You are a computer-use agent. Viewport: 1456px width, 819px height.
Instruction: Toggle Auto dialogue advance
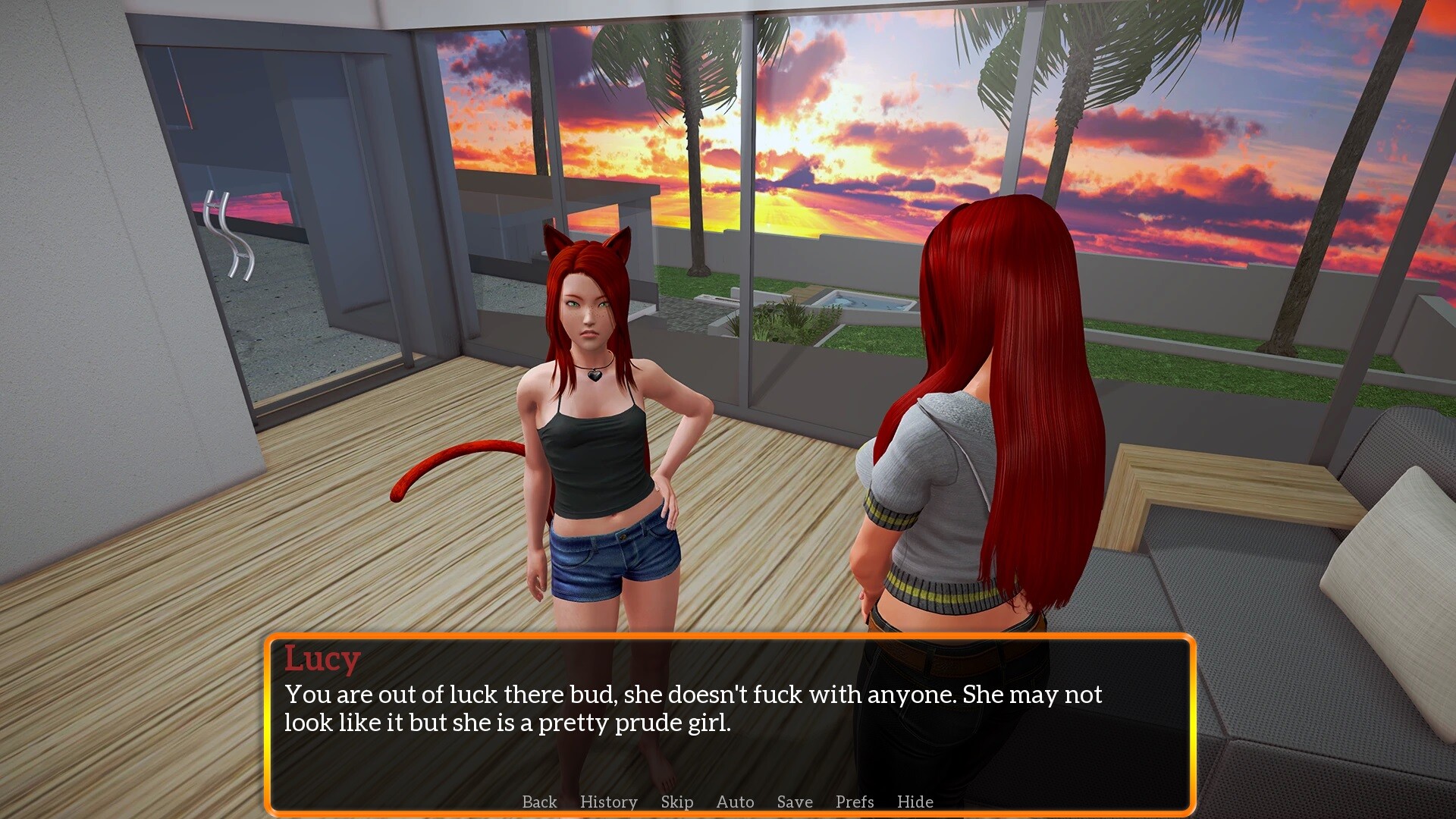pyautogui.click(x=735, y=802)
